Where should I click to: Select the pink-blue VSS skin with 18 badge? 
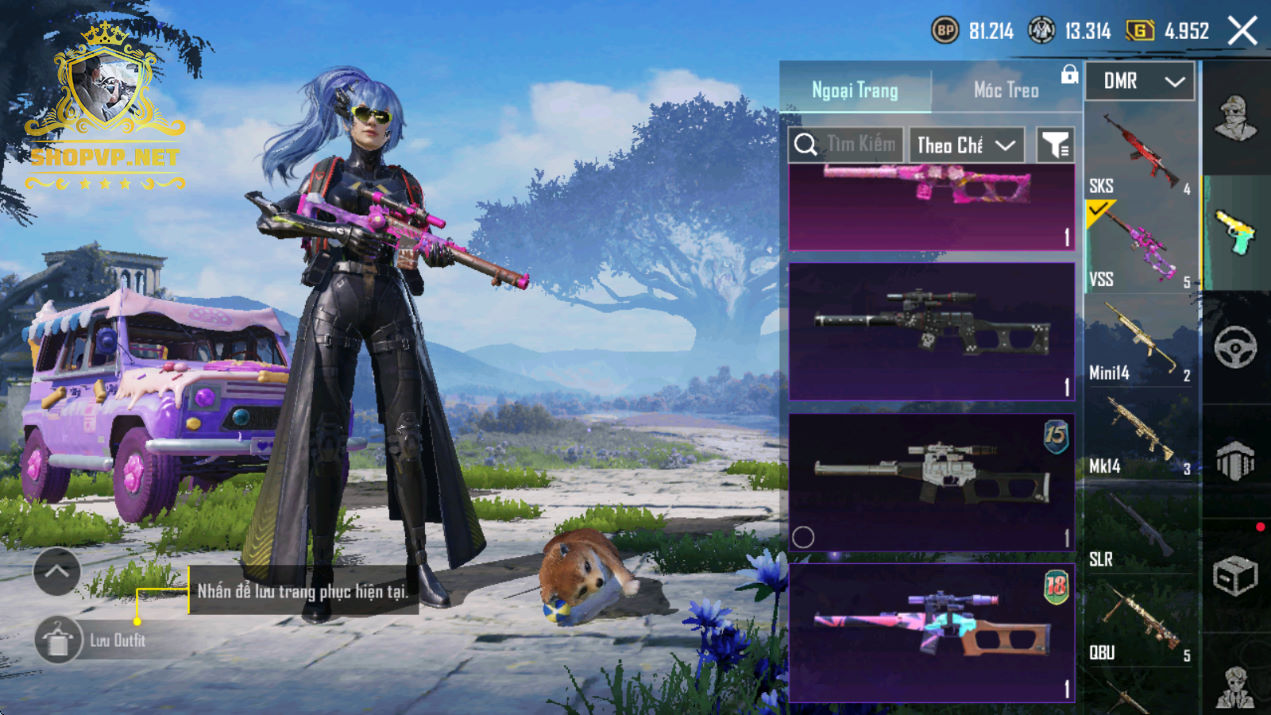click(931, 631)
